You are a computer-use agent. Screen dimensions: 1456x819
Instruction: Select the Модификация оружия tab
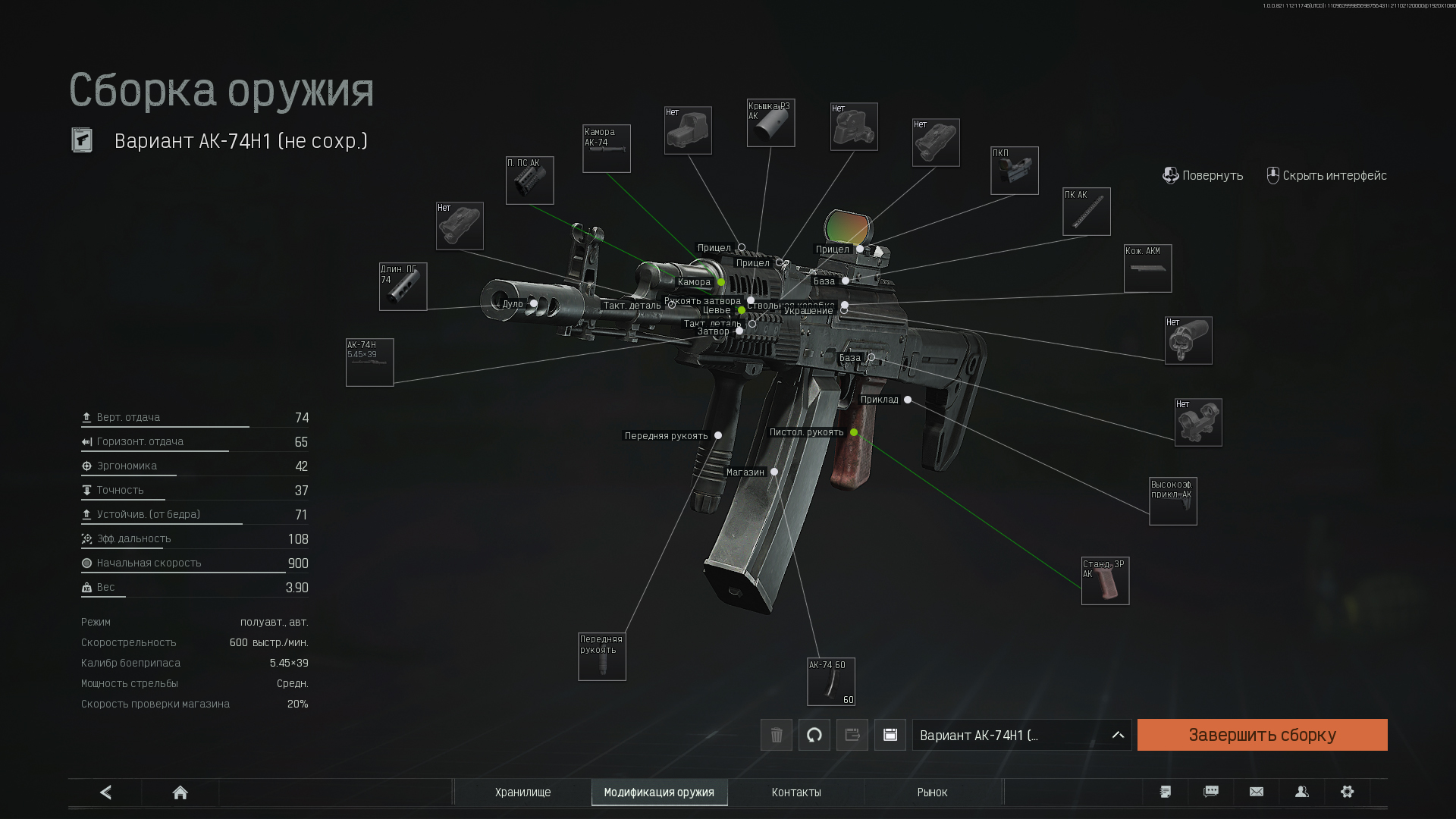[x=659, y=792]
